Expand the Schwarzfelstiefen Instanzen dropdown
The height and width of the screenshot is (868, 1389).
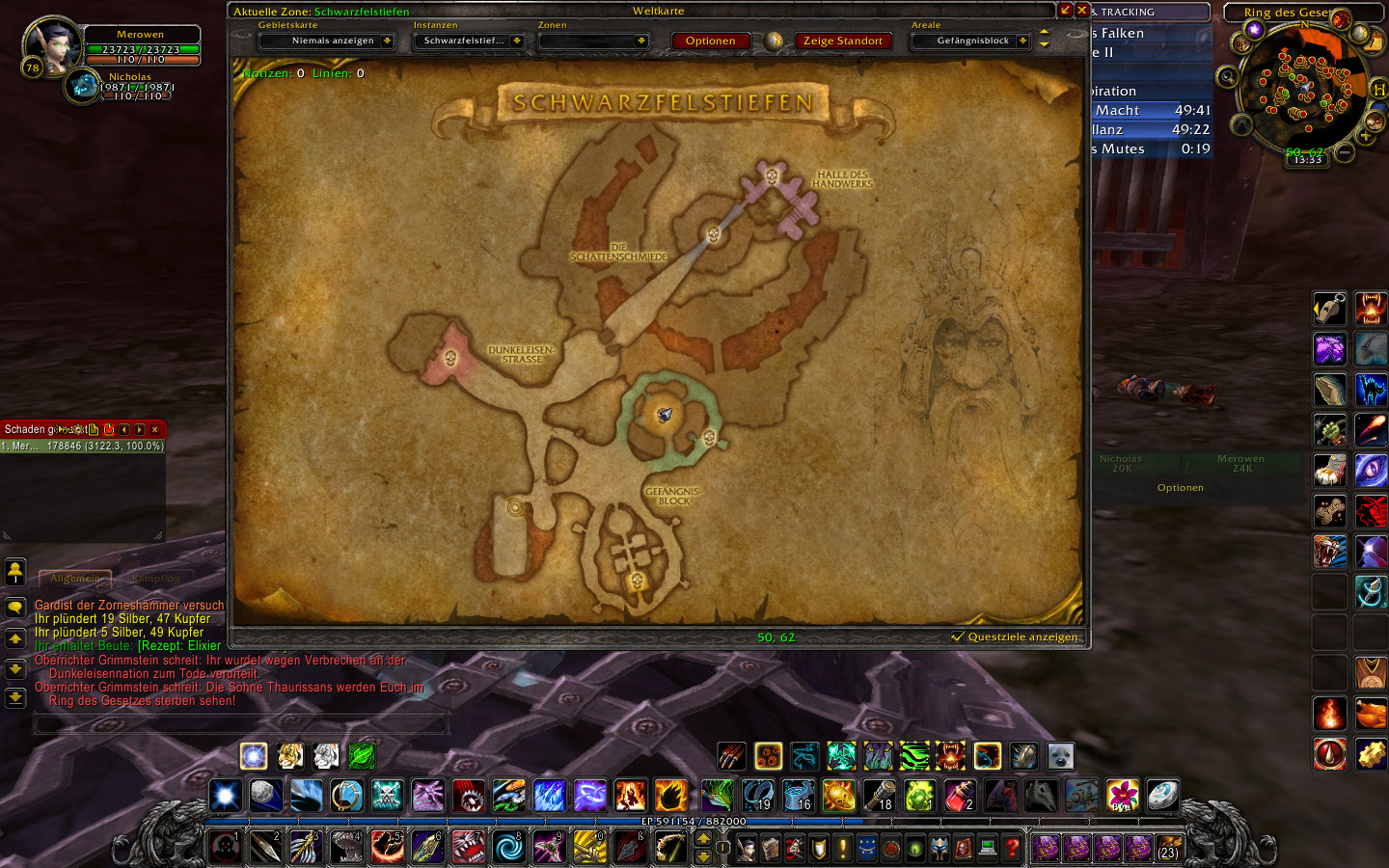[x=471, y=41]
